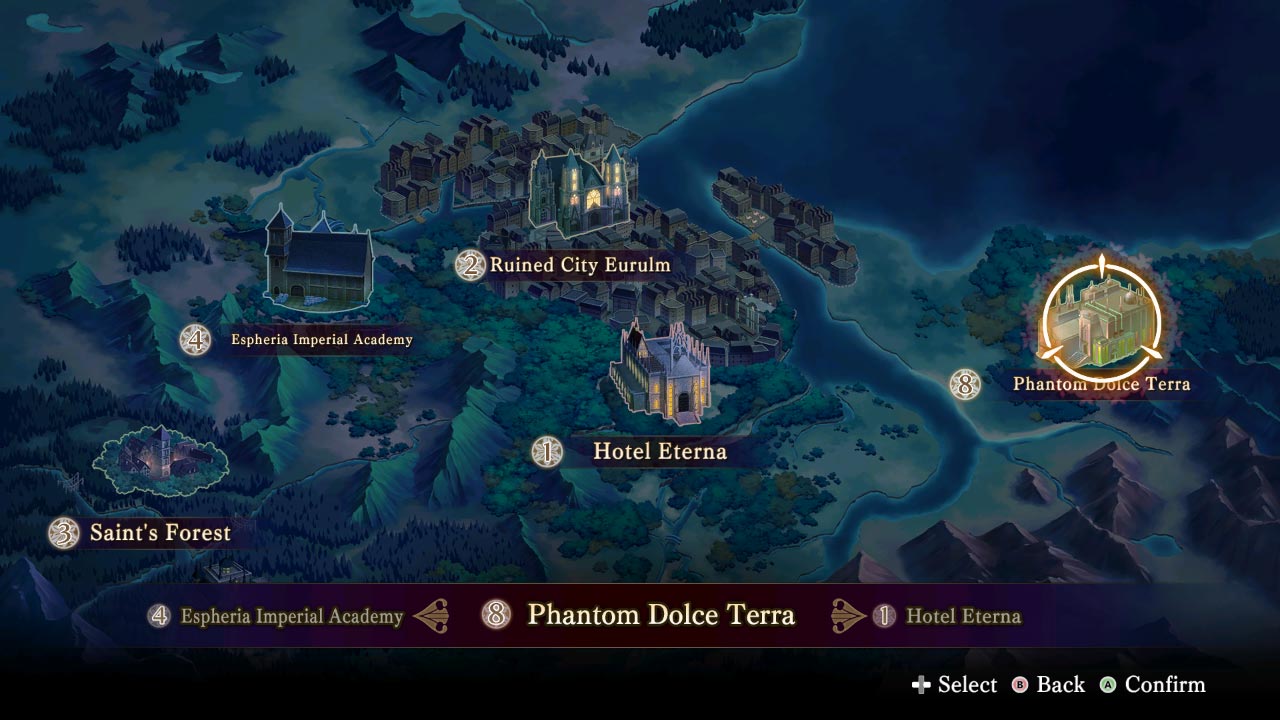Screen dimensions: 1280x720
Task: Select the Hotel Eterna numbered map marker
Action: tap(546, 452)
